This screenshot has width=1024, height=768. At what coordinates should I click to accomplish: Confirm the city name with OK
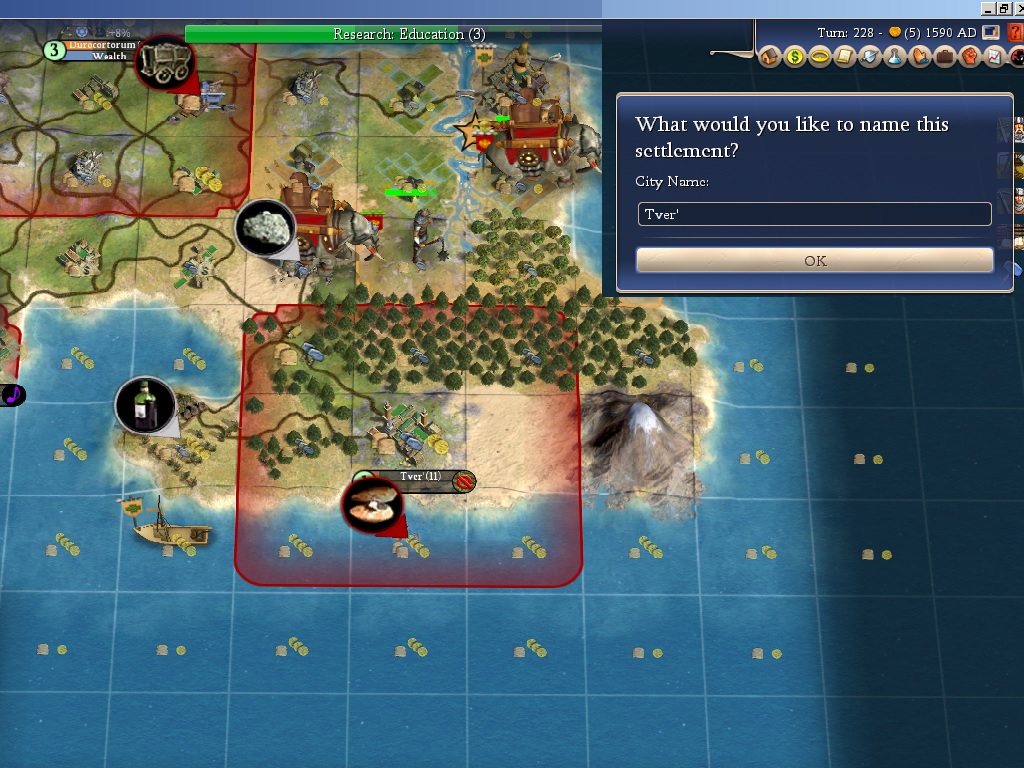[815, 260]
